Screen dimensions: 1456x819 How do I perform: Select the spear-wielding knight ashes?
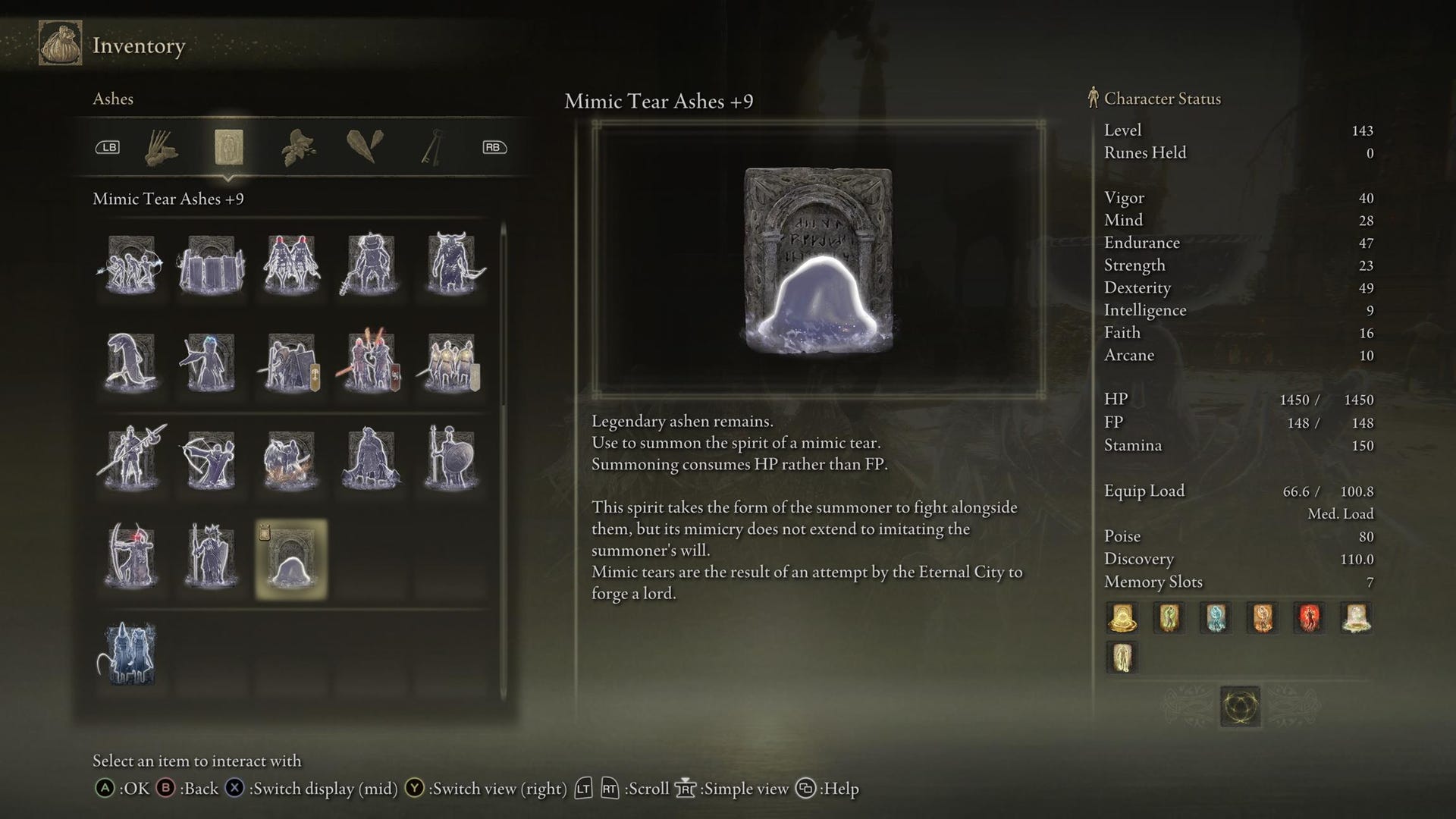click(131, 460)
